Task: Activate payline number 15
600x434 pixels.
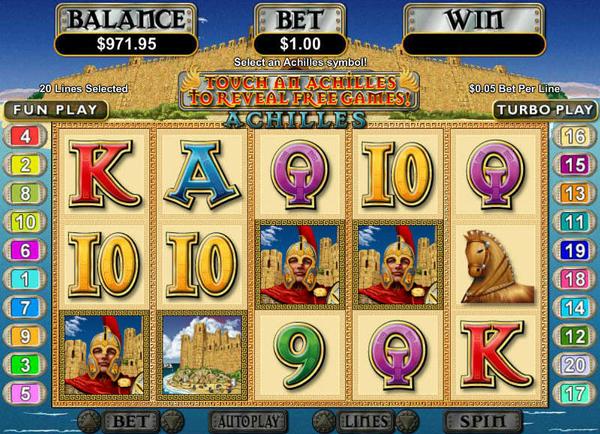Action: pos(574,165)
